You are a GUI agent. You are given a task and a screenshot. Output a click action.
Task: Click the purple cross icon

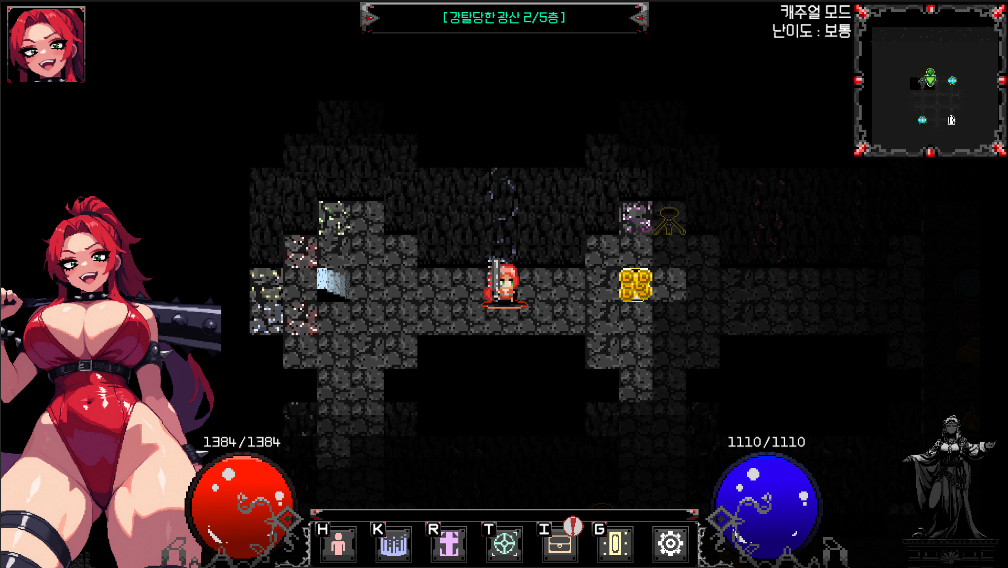449,544
